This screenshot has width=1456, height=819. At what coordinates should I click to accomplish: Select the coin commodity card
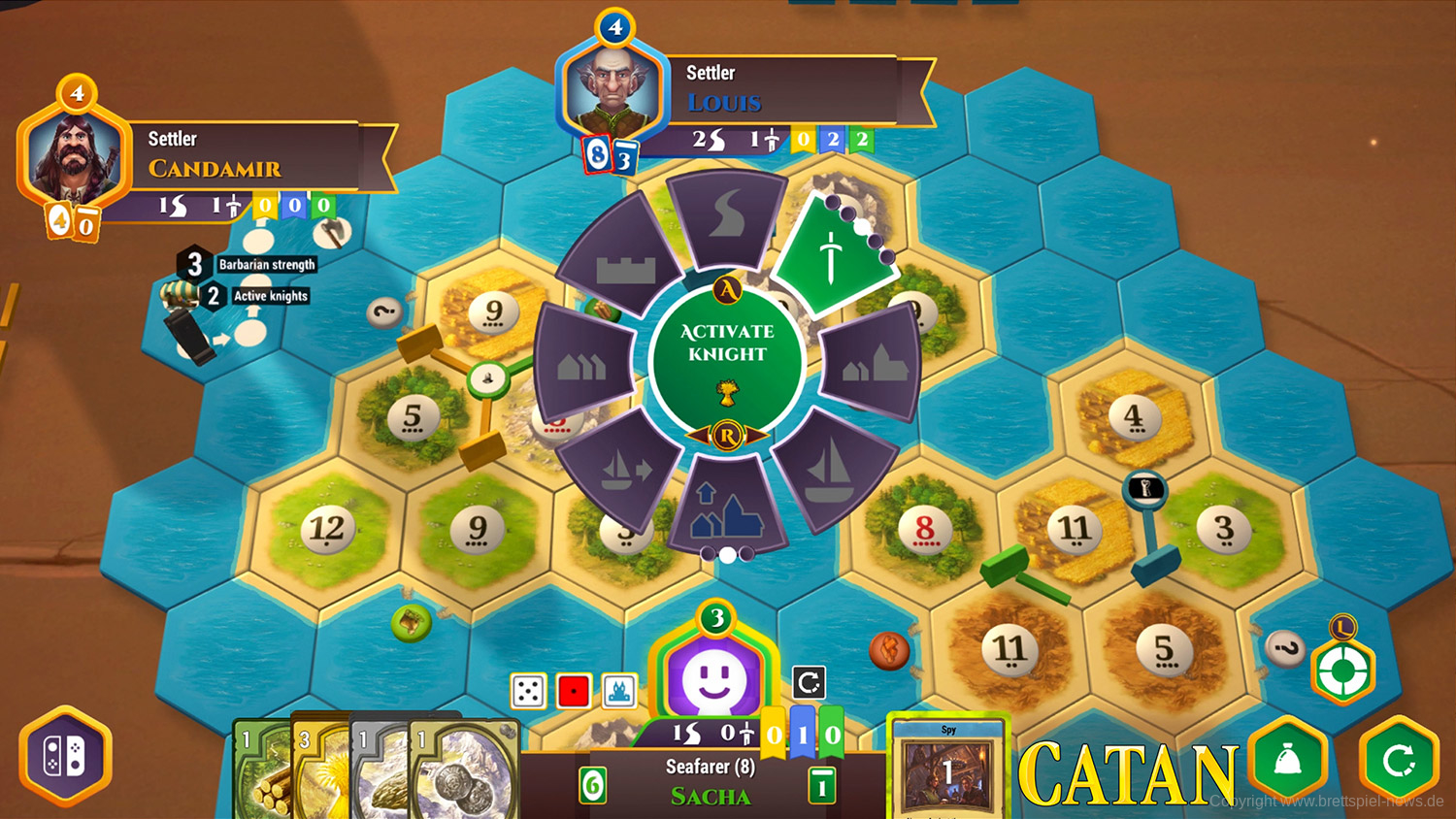pos(464,771)
